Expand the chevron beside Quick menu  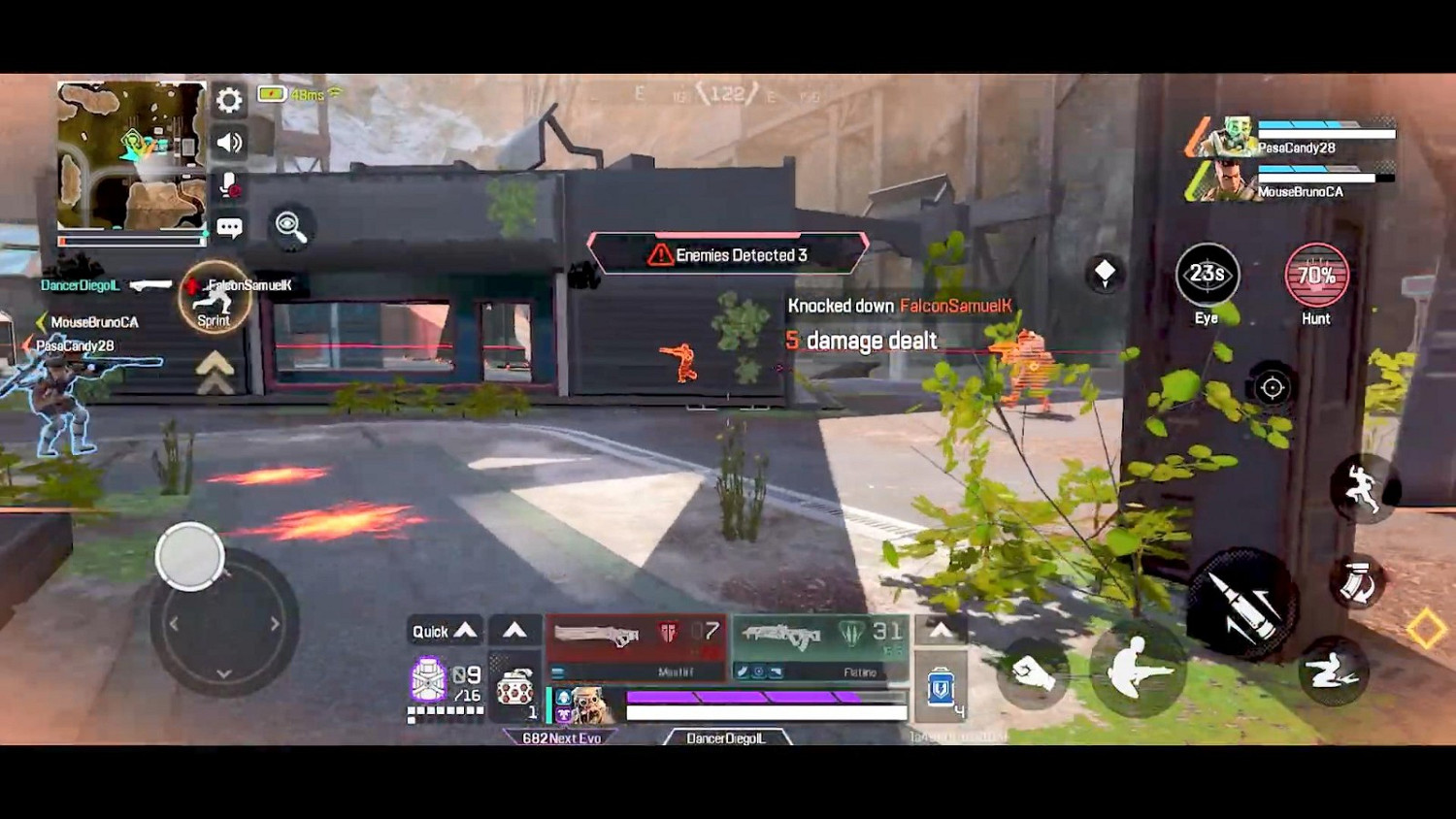(x=514, y=631)
